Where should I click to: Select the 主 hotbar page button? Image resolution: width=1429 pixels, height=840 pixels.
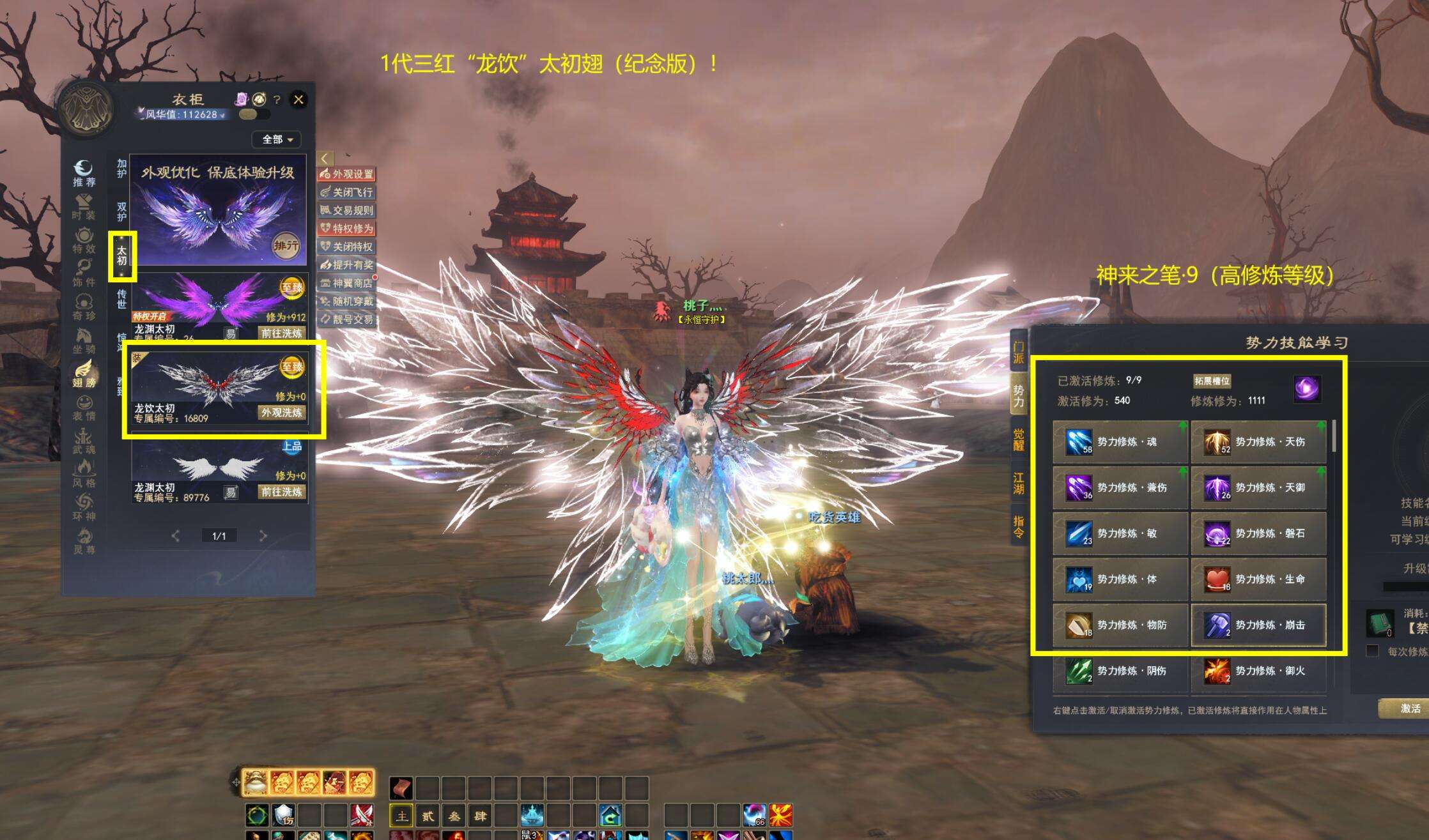[x=401, y=816]
